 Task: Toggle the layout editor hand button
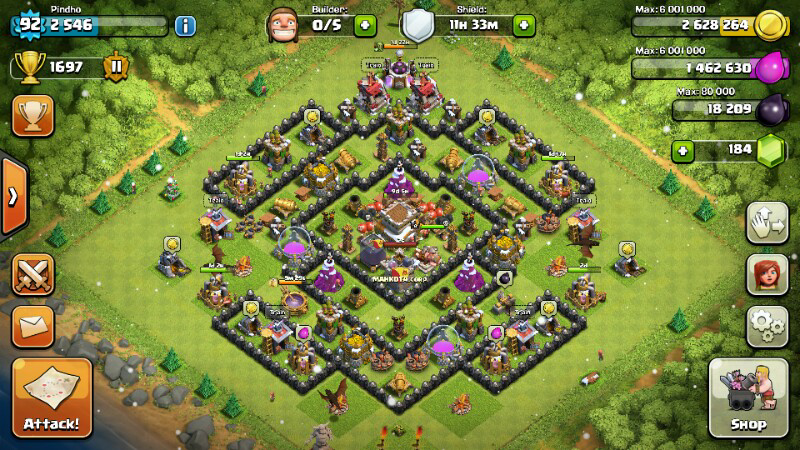point(767,222)
